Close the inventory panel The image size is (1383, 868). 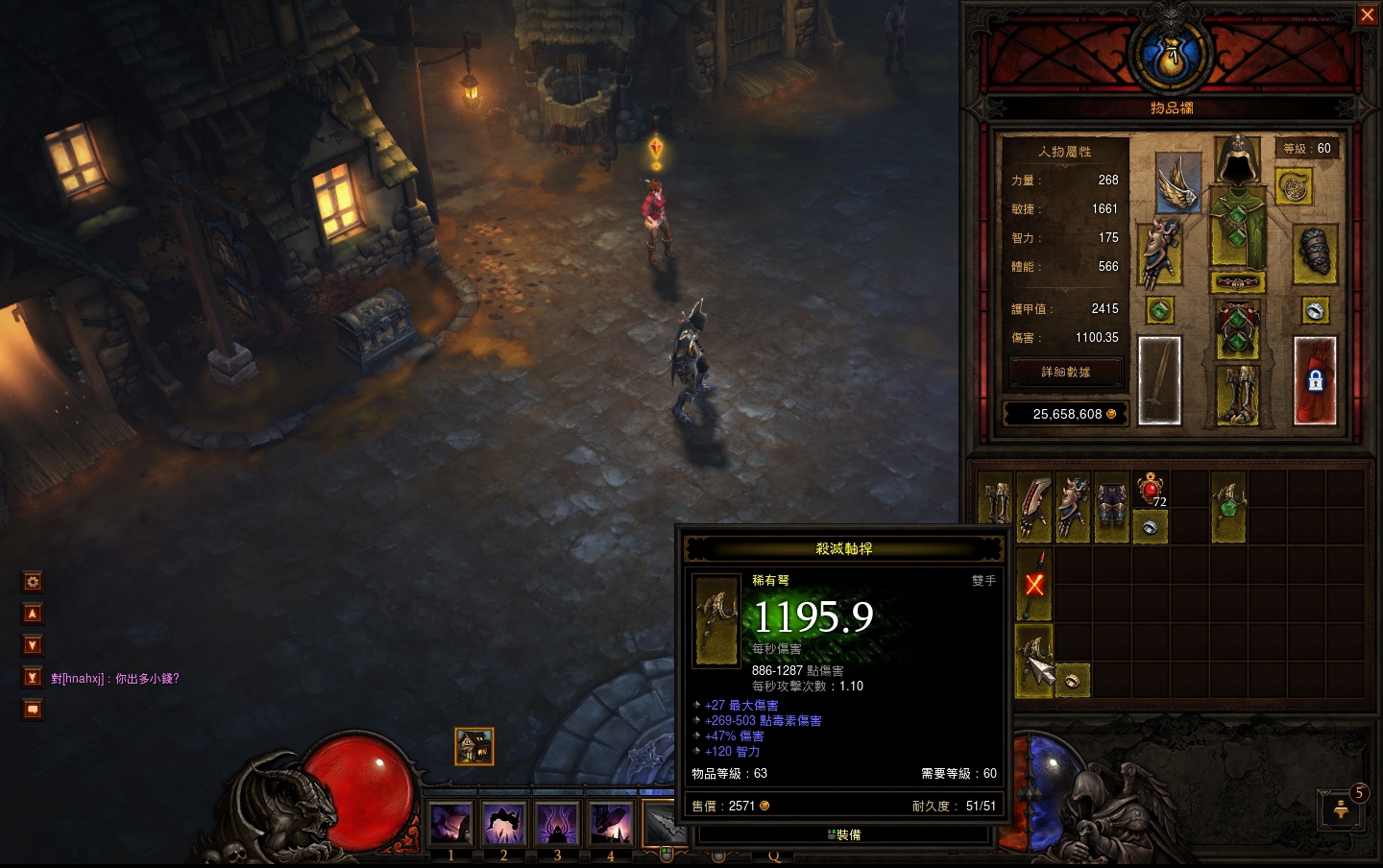pyautogui.click(x=1367, y=15)
